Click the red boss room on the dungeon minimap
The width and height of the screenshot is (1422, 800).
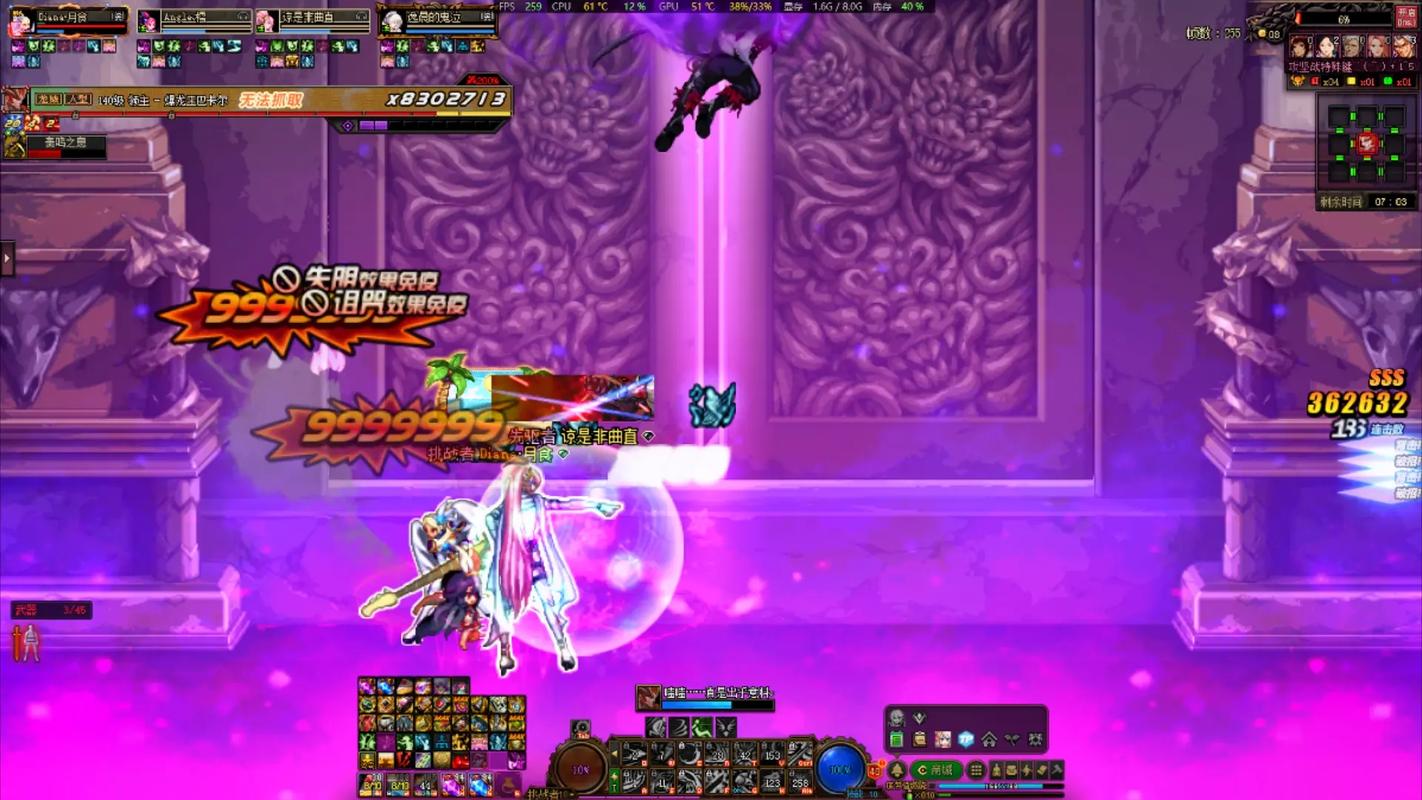[1366, 143]
